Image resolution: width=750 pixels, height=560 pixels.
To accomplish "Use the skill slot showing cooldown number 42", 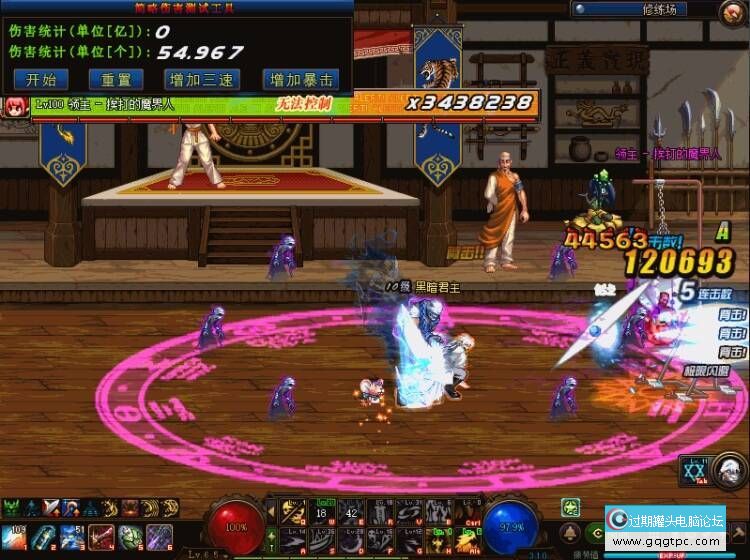I will click(x=351, y=513).
